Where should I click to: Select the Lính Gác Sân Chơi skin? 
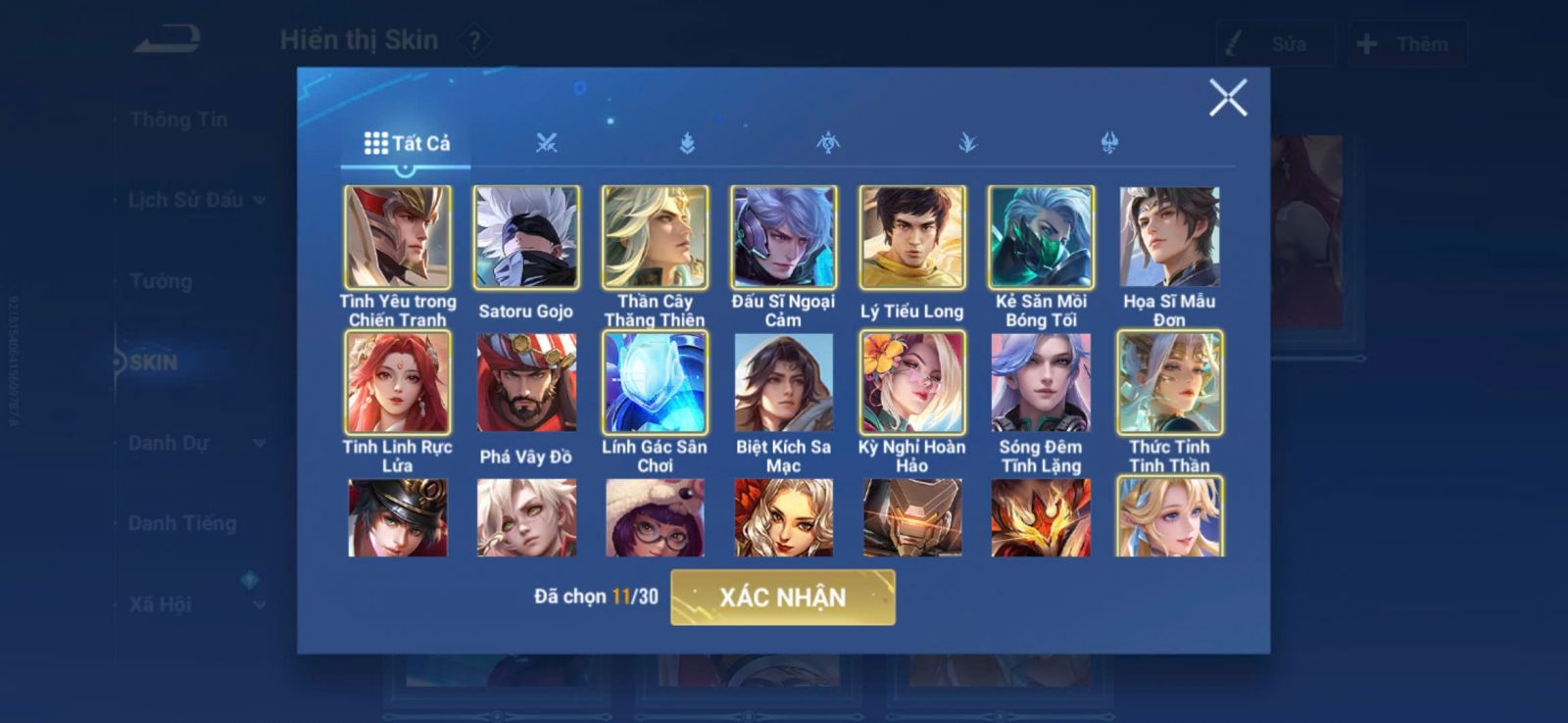pyautogui.click(x=655, y=383)
